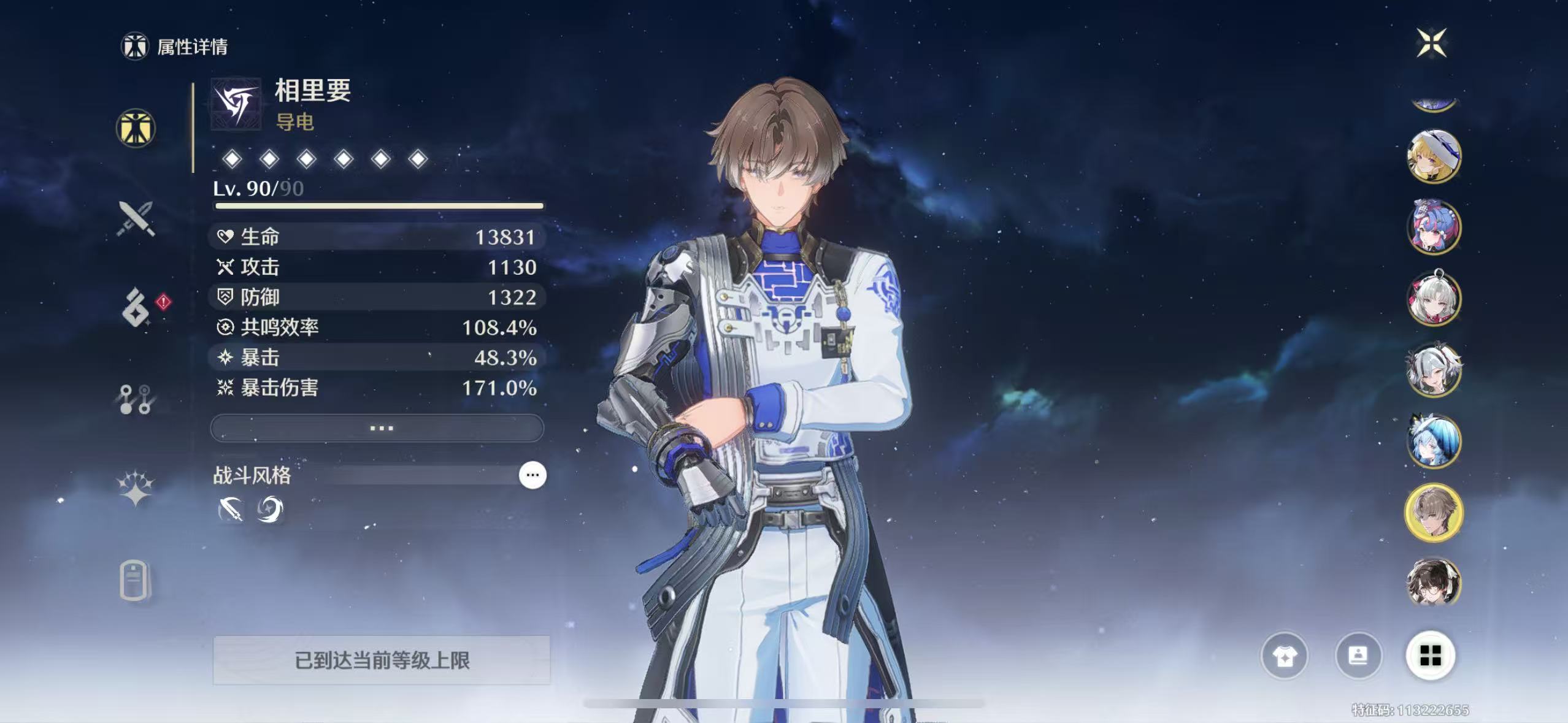
Task: Select the blonde character with white hat
Action: tap(1434, 157)
